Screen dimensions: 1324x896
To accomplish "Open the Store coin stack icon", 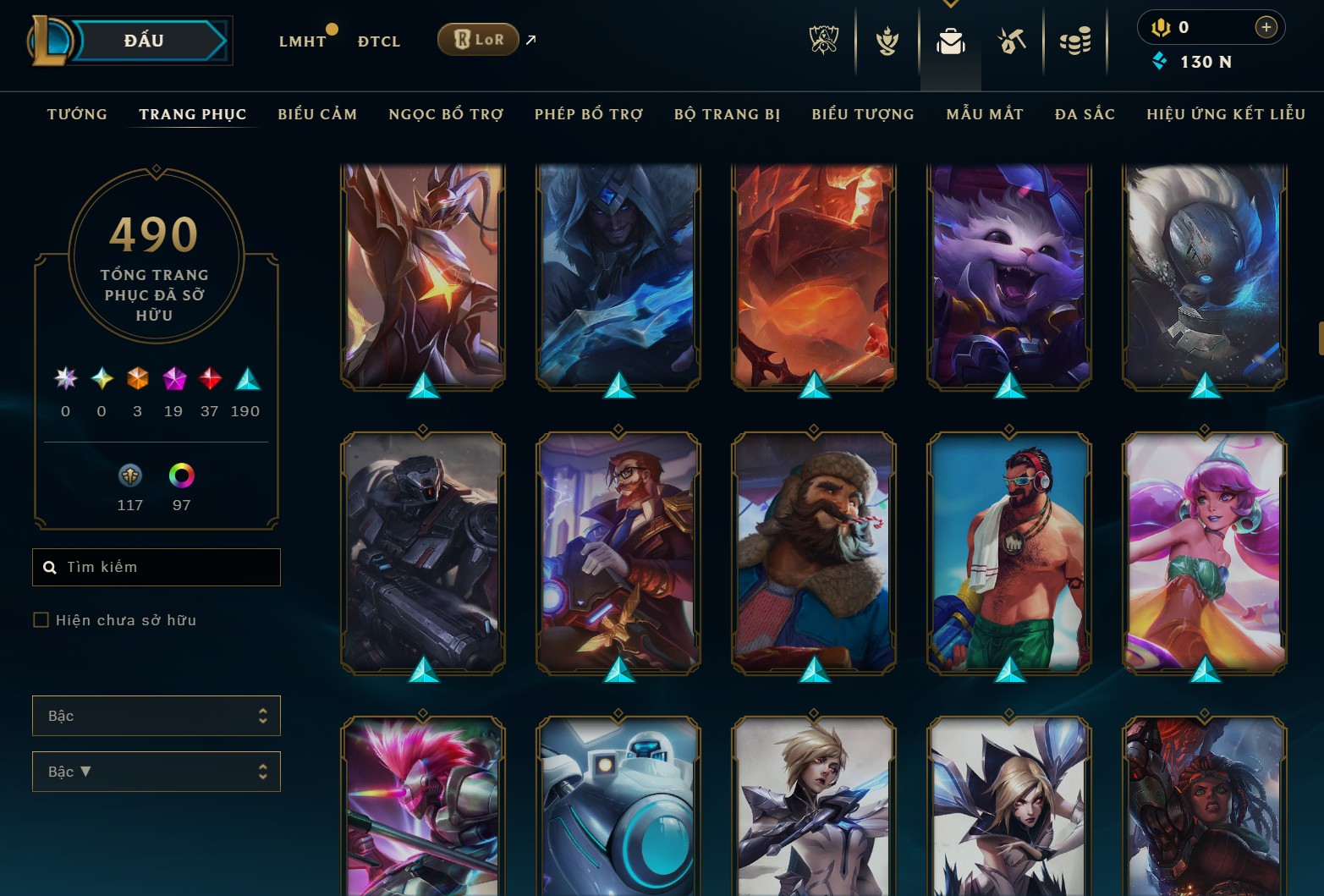I will 1075,40.
